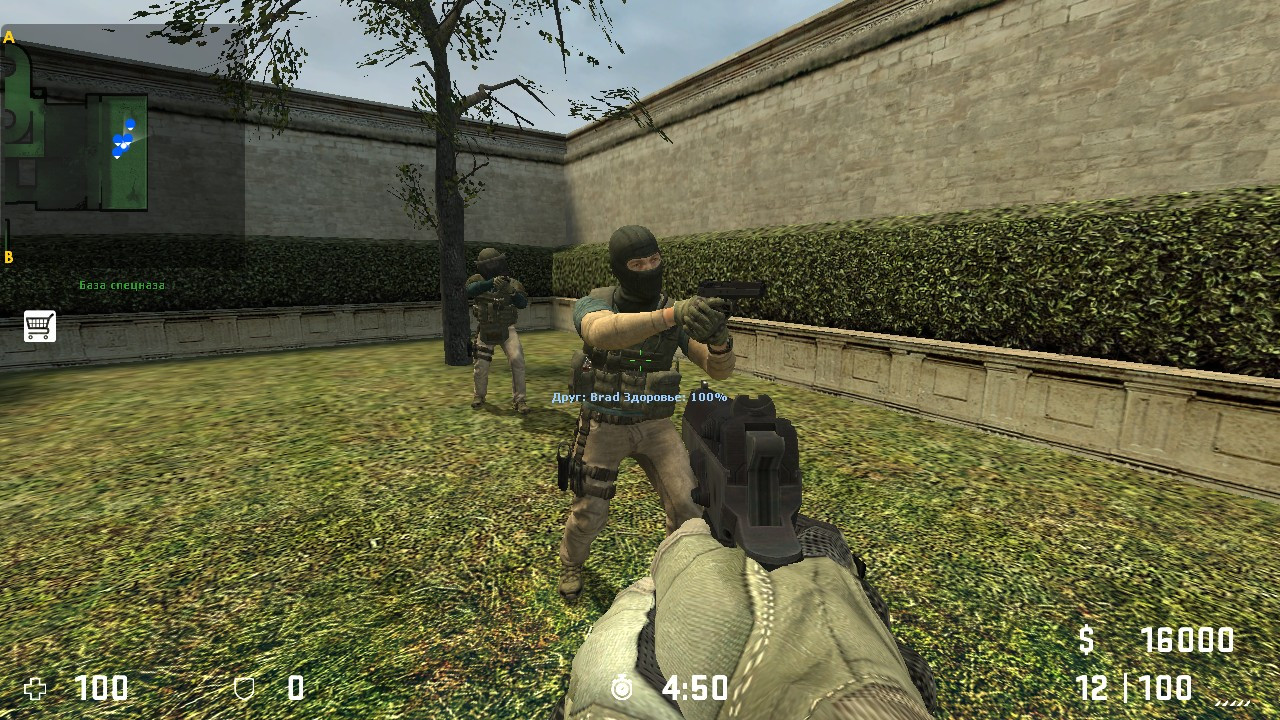Viewport: 1280px width, 720px height.
Task: Click the dollar sign money icon
Action: point(1087,639)
